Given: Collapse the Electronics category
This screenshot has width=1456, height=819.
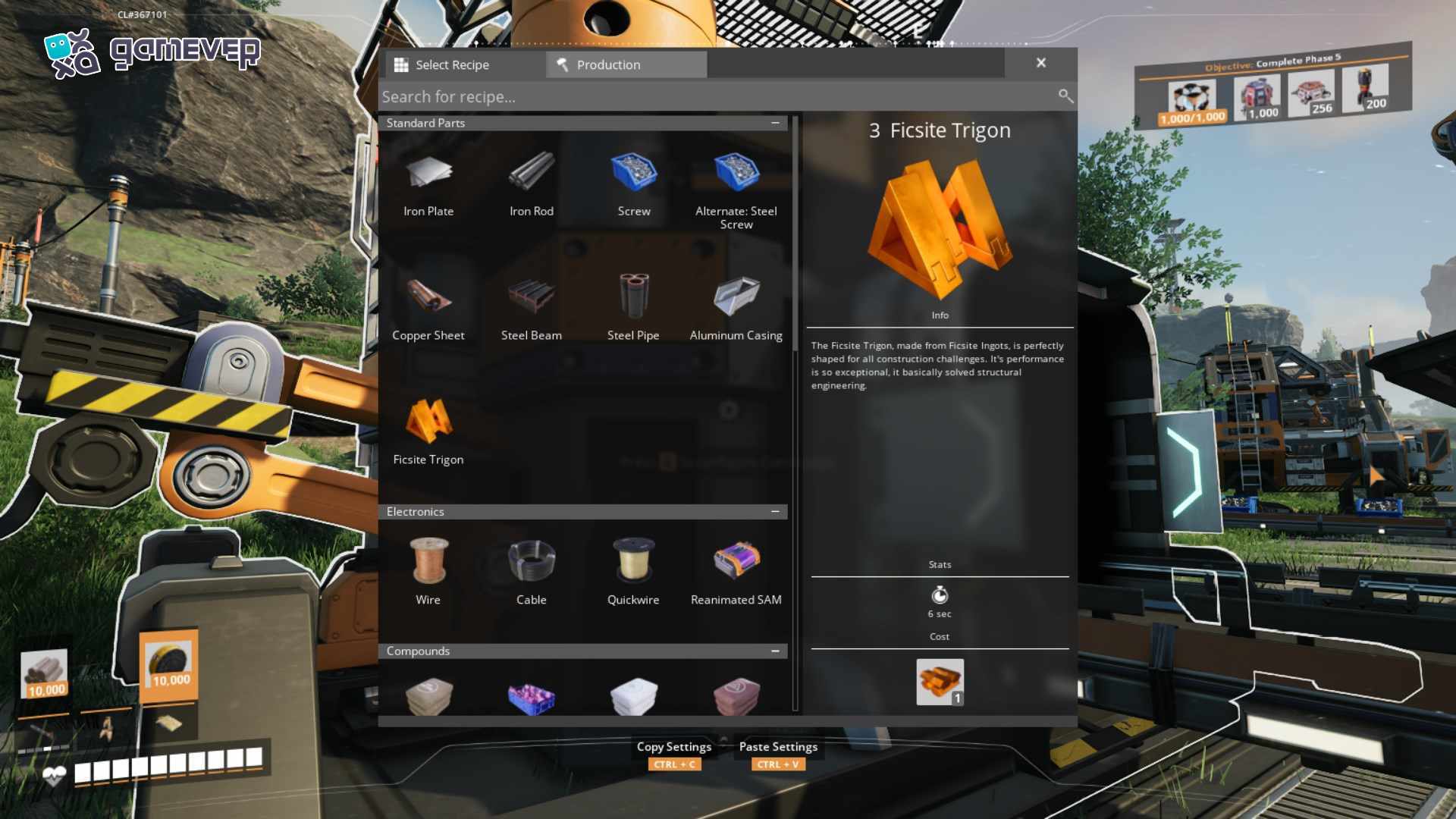Looking at the screenshot, I should (775, 512).
